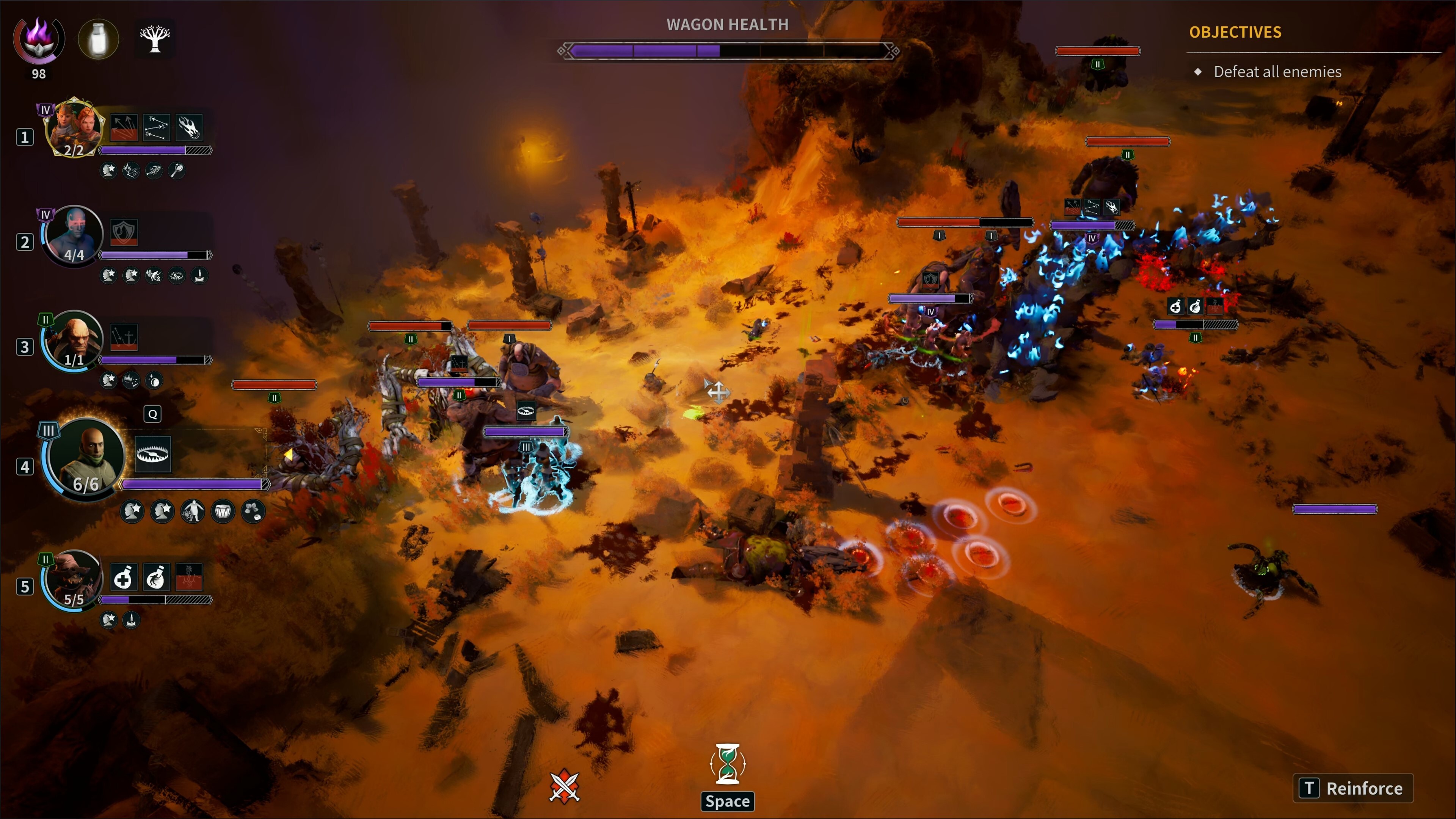Use the healing potion ability
The height and width of the screenshot is (819, 1456).
pyautogui.click(x=123, y=577)
